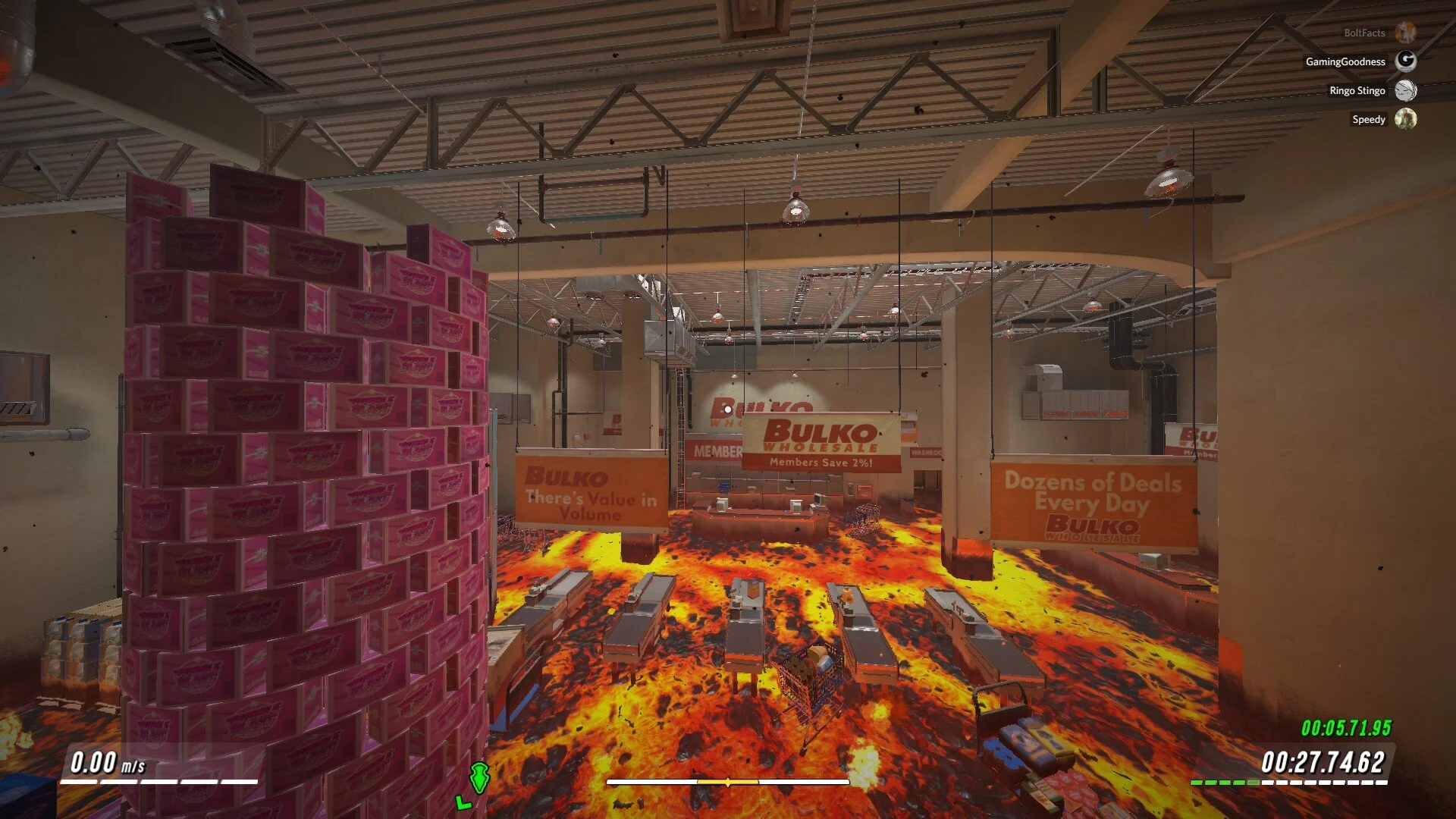Choose the Ringo Stingo player entry
Image resolution: width=1456 pixels, height=819 pixels.
1357,90
